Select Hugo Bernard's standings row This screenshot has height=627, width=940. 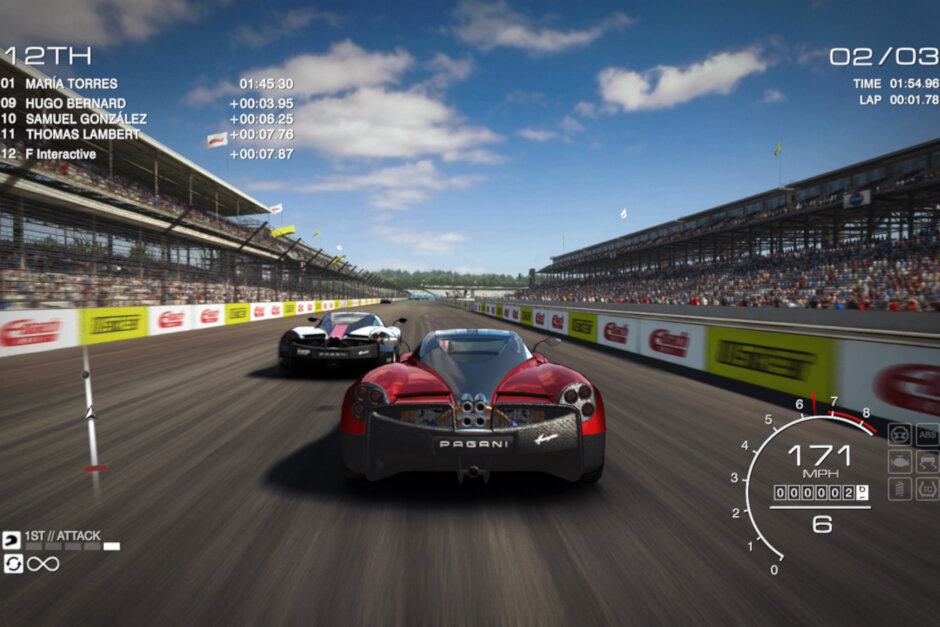tap(76, 103)
